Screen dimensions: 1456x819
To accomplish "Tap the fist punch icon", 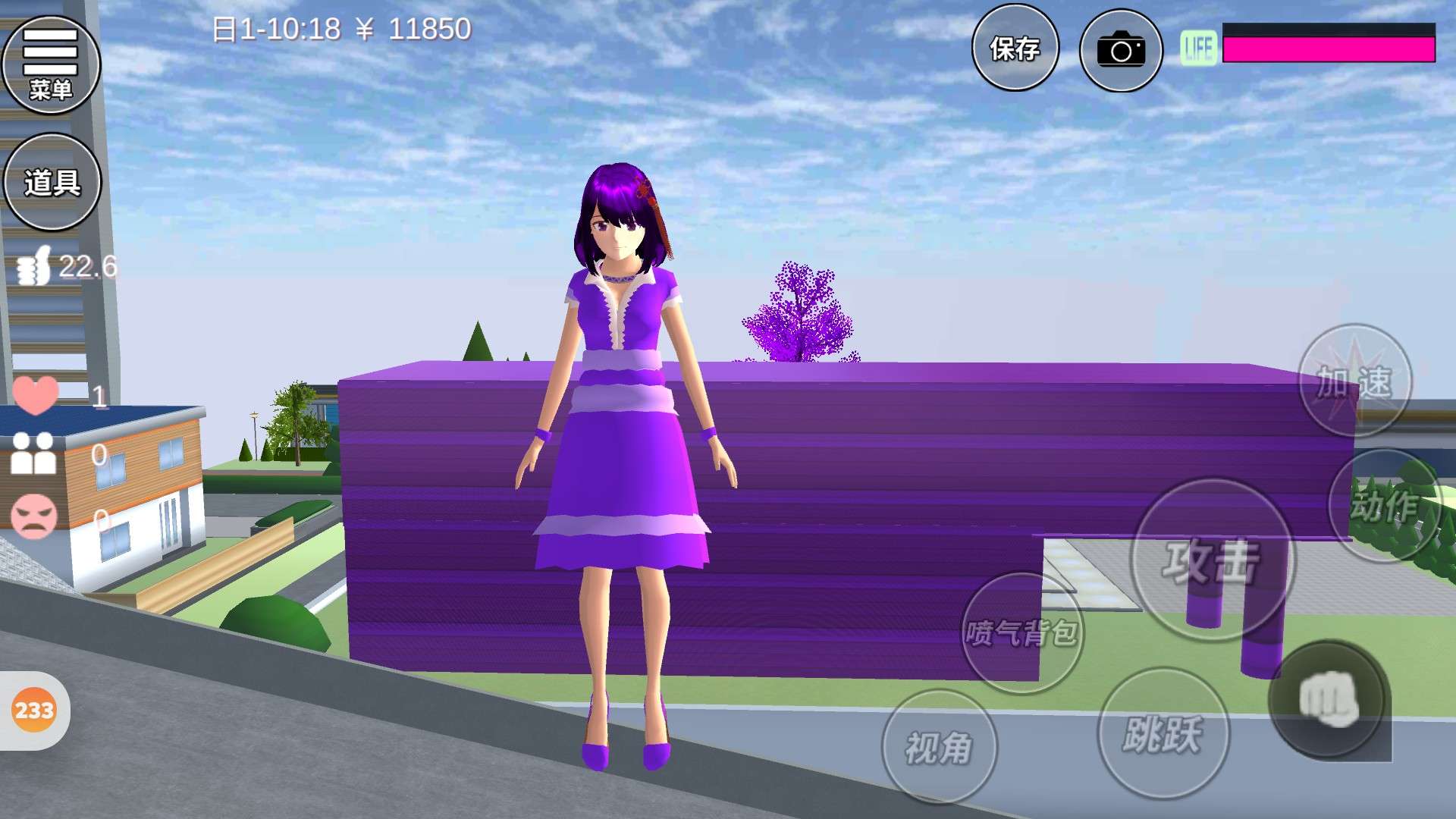I will (1329, 700).
